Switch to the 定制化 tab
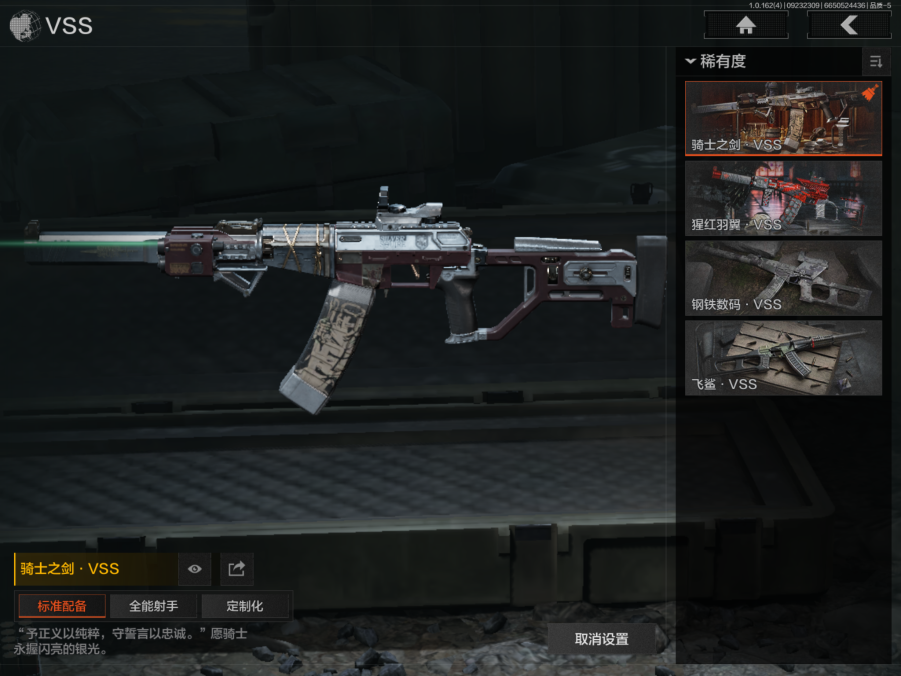 pyautogui.click(x=245, y=606)
